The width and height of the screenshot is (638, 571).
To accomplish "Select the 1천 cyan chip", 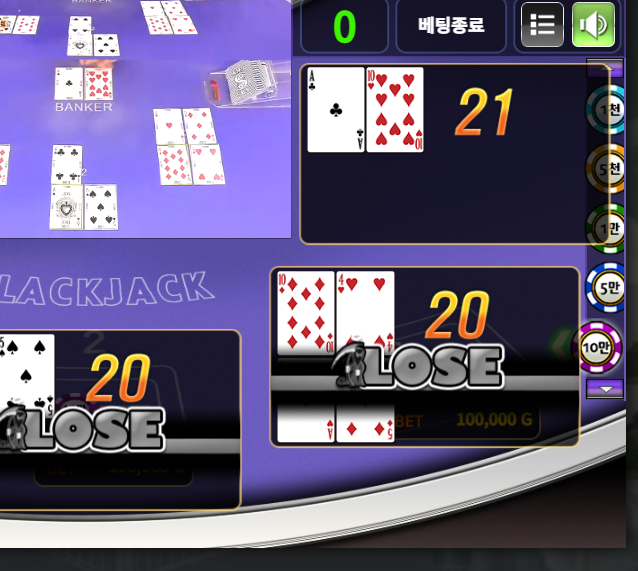I will click(x=605, y=108).
